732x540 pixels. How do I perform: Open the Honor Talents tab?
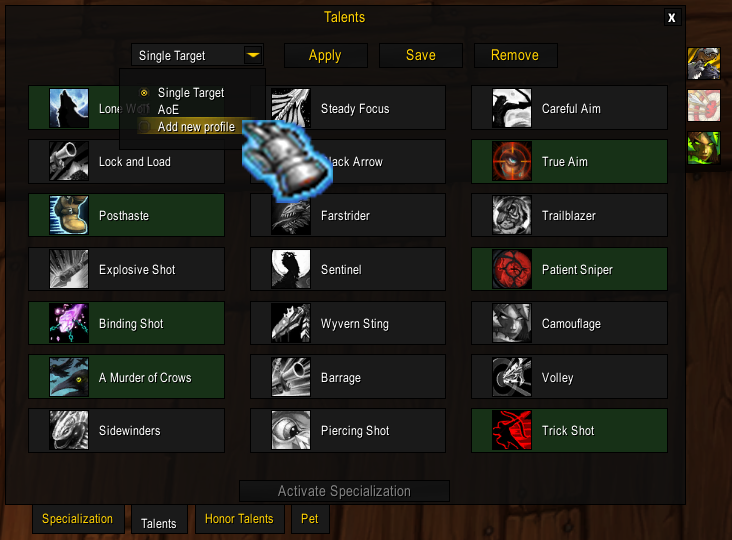(239, 519)
